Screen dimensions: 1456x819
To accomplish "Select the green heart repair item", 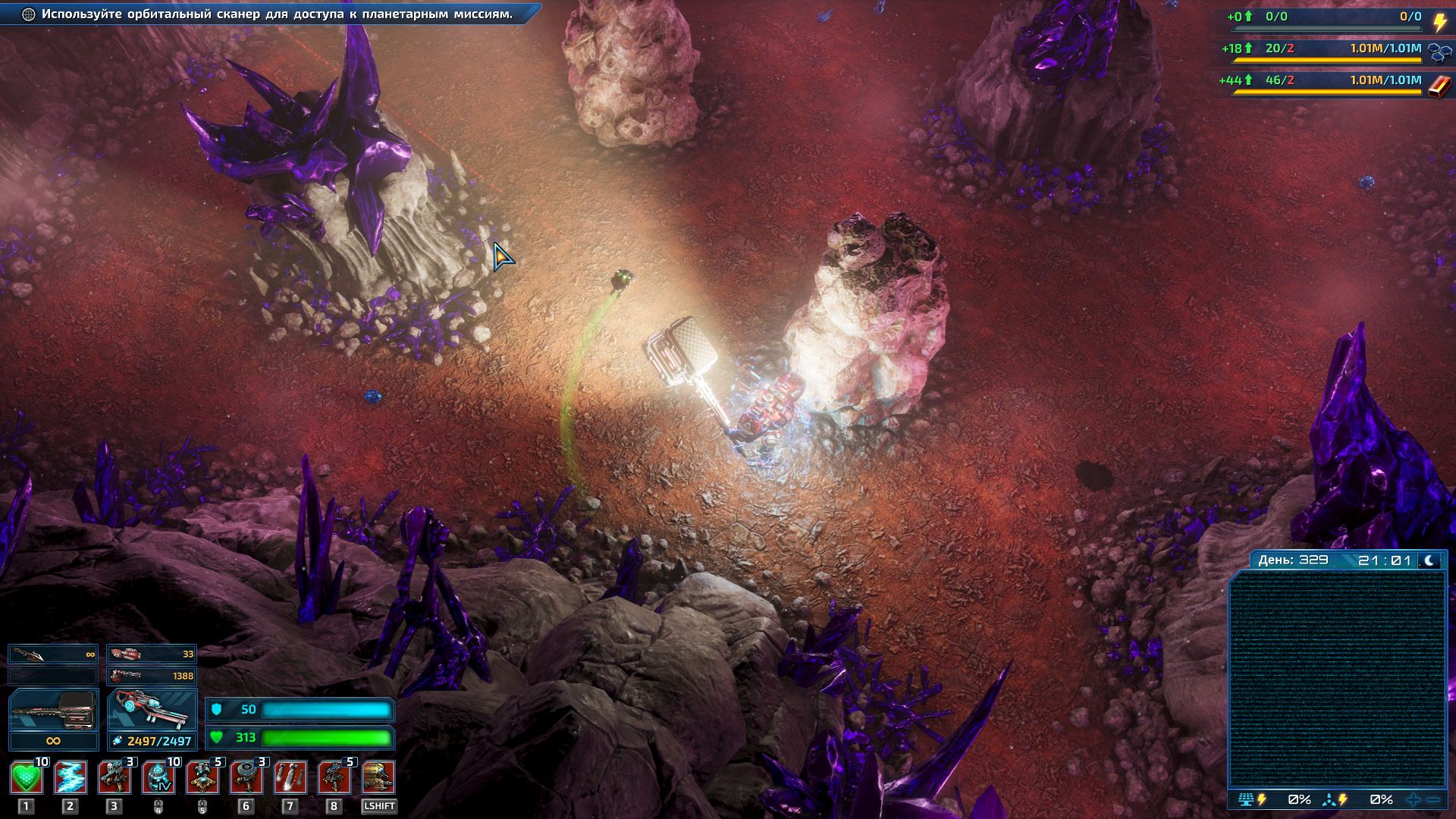I will click(x=27, y=778).
